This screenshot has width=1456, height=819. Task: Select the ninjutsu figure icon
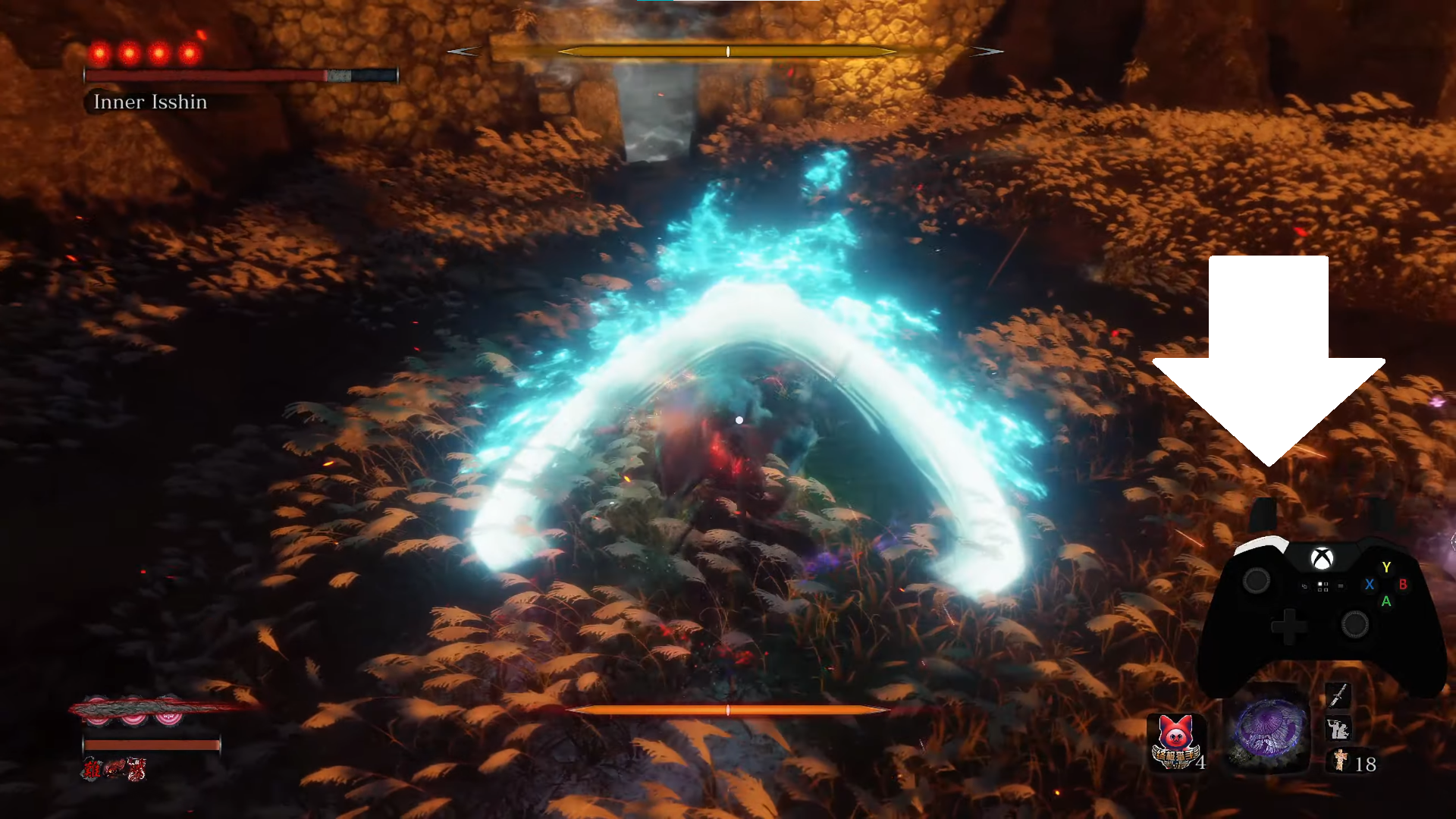pos(1337,729)
